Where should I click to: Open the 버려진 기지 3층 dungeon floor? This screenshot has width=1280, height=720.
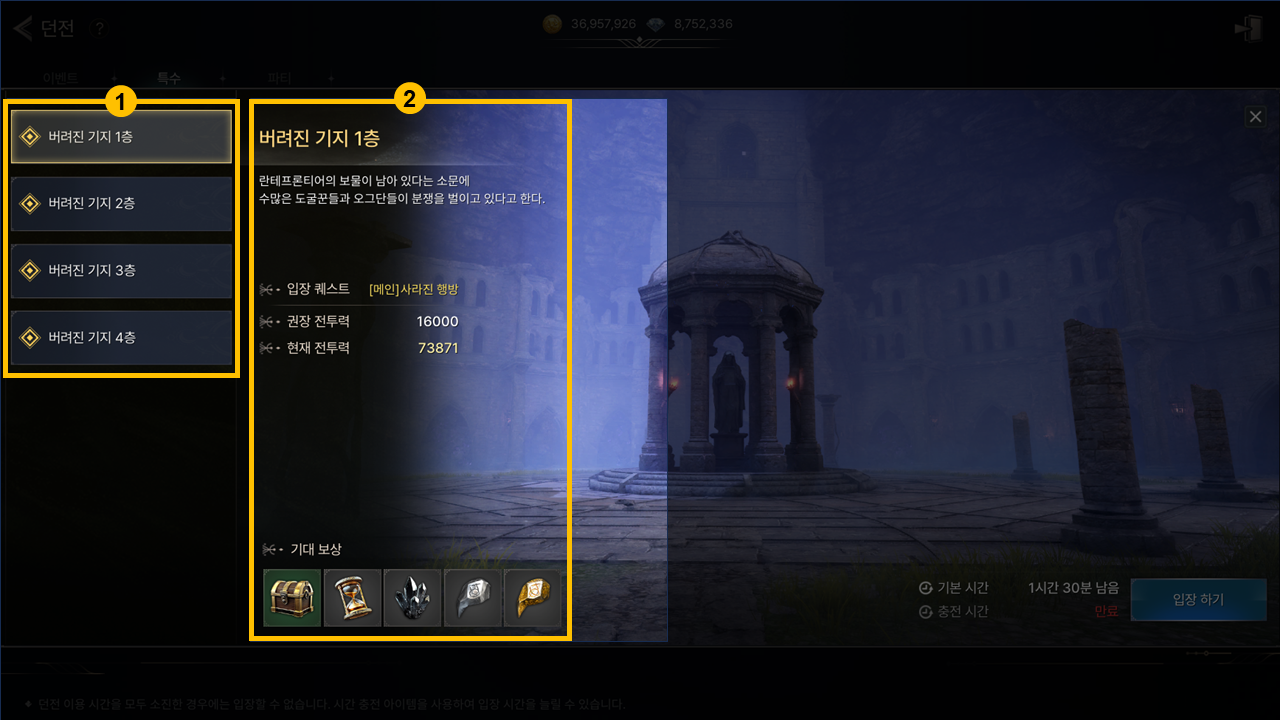(x=121, y=271)
